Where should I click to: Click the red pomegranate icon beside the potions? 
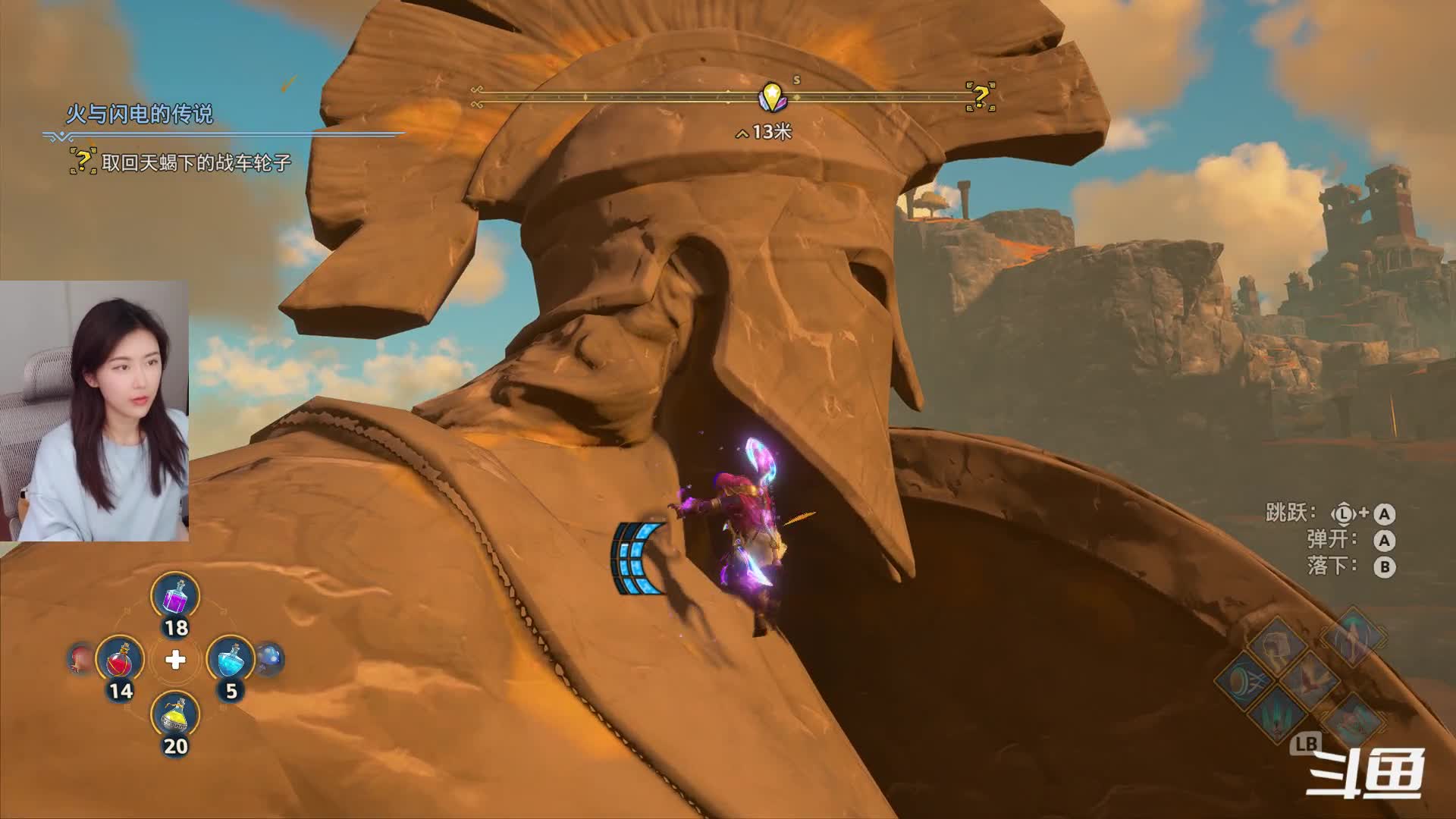[x=80, y=658]
